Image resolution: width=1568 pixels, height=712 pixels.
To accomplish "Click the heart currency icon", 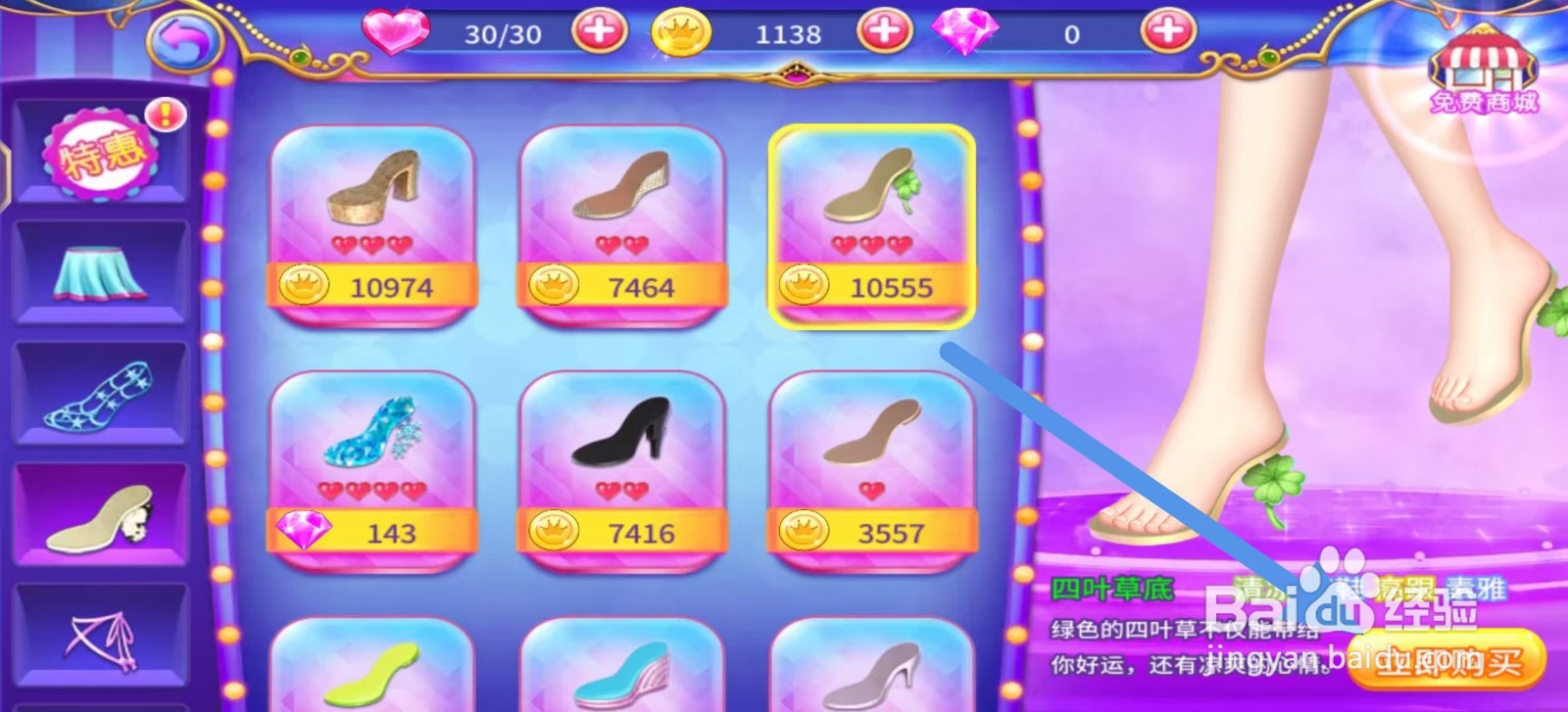I will coord(395,31).
